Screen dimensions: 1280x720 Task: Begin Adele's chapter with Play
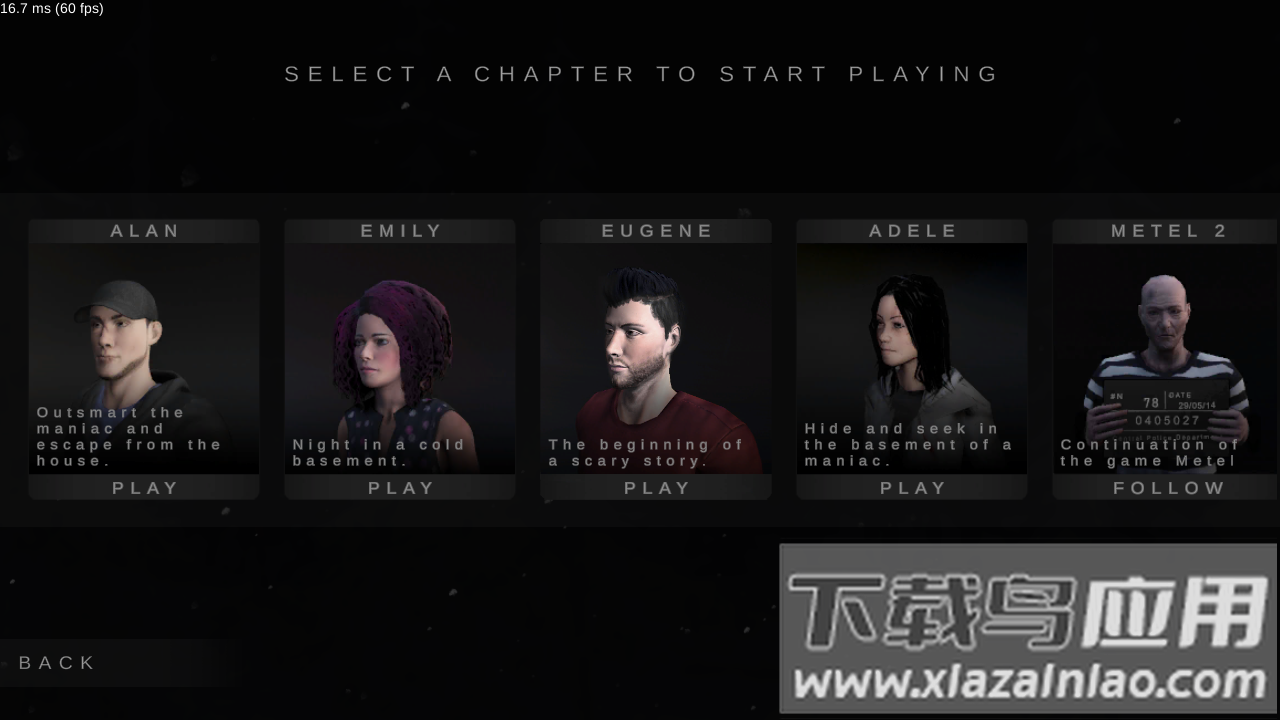point(912,488)
